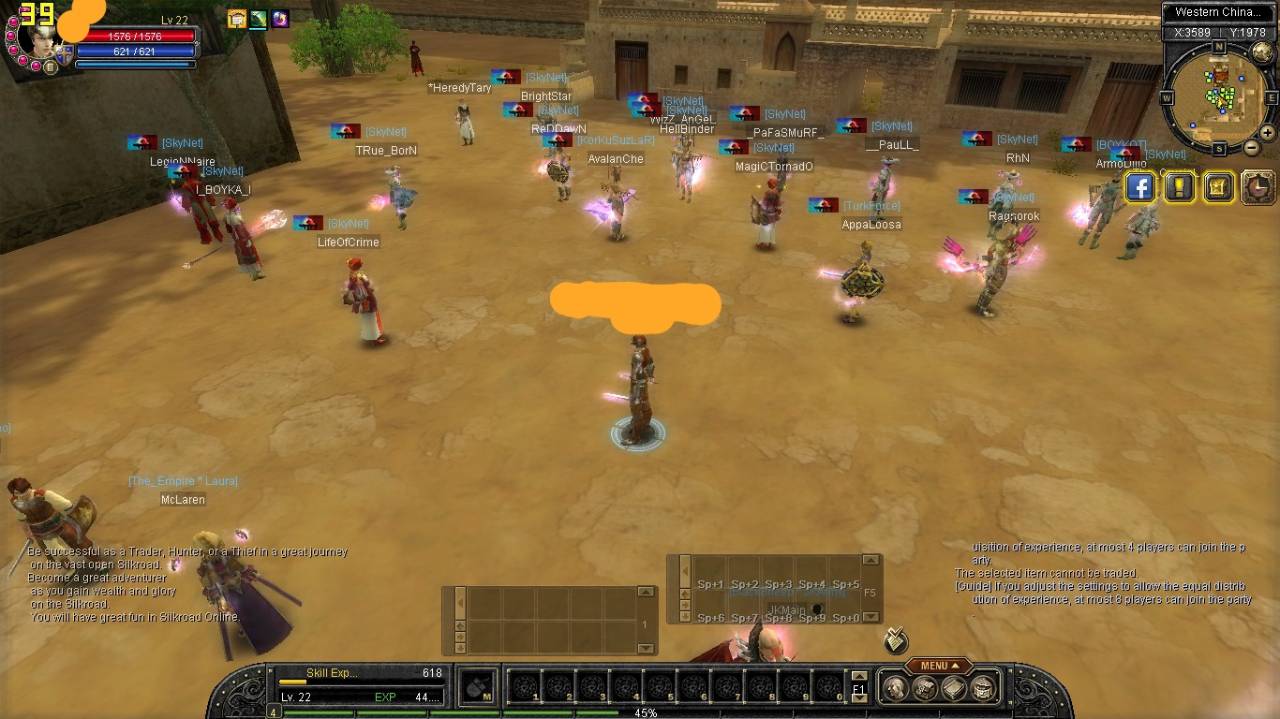Click the green buff icon
This screenshot has width=1280, height=719.
259,19
